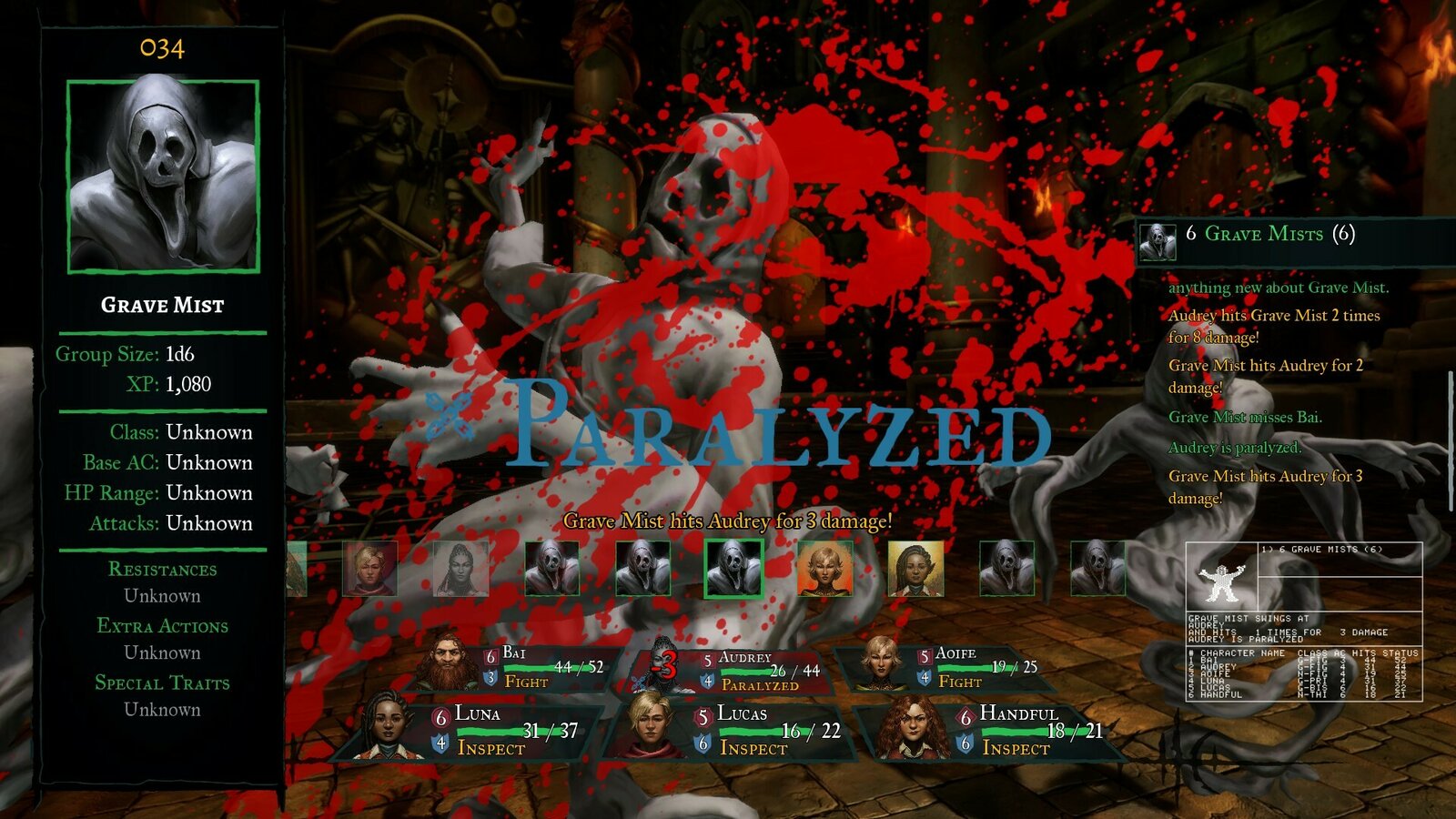Click the Grave Mist portrait in the bestiary panel
Screen dimensions: 1456x819
(162, 175)
